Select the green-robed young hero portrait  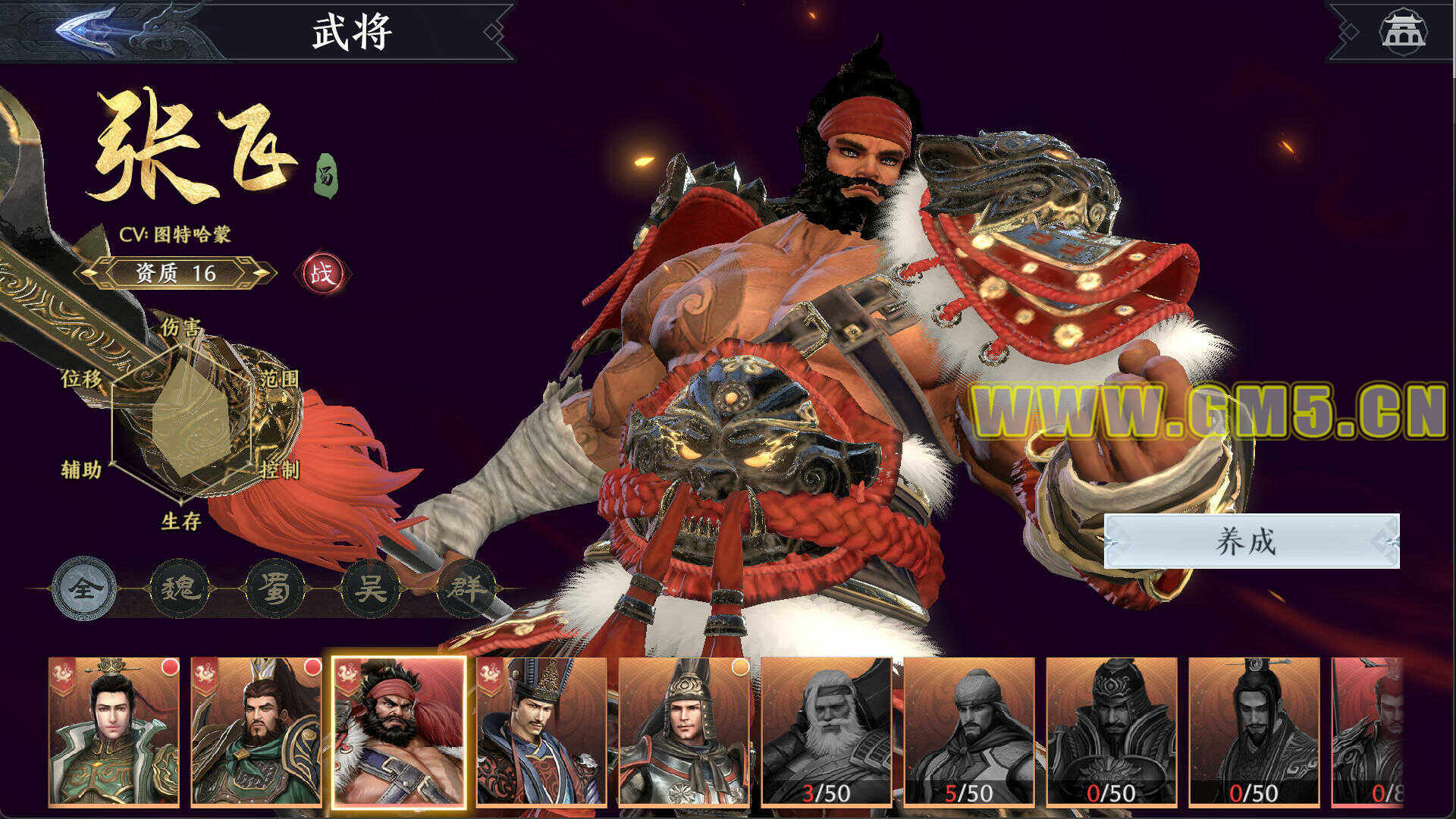[x=115, y=731]
